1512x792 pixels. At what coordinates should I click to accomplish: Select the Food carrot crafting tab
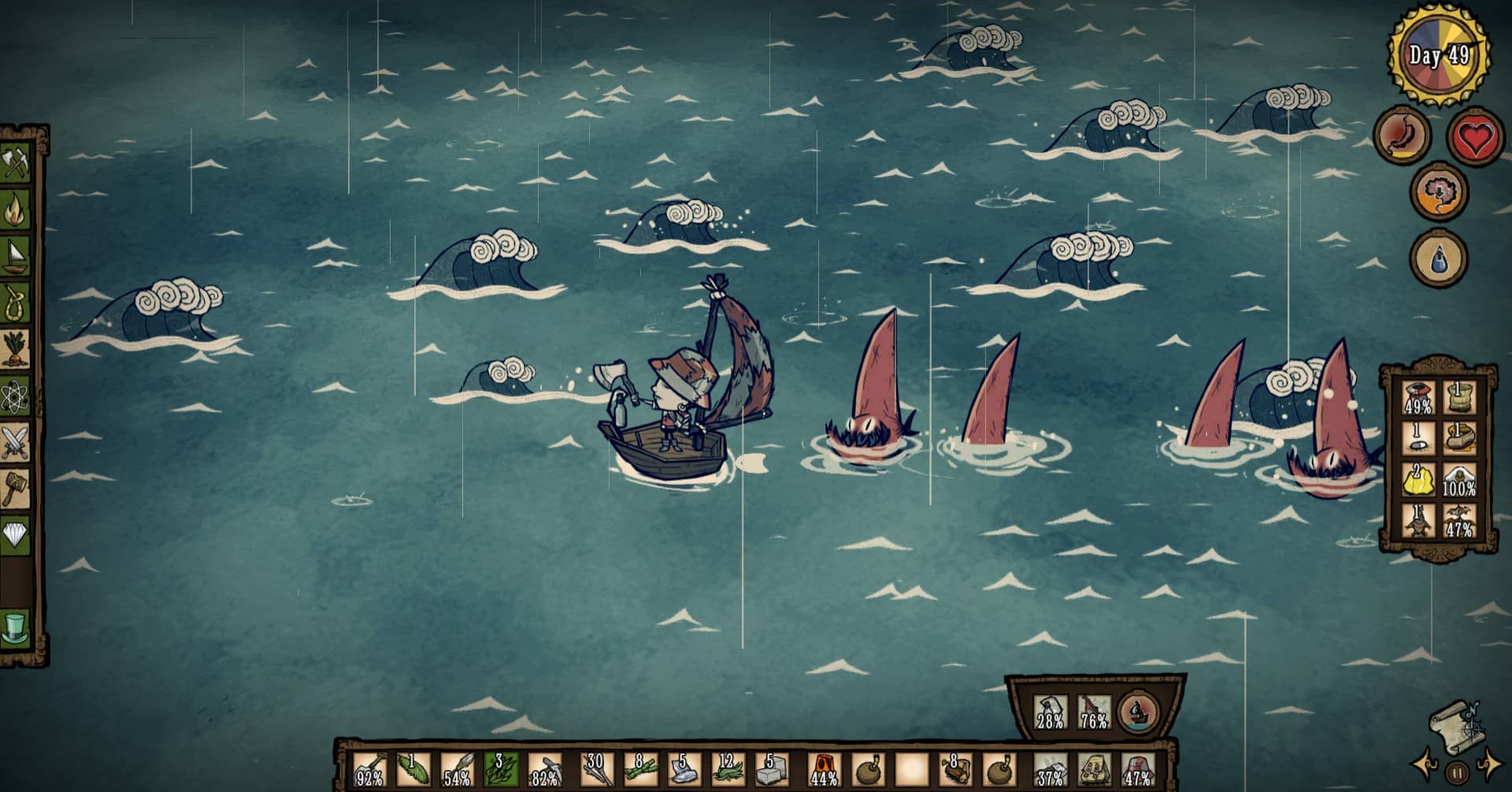click(15, 348)
